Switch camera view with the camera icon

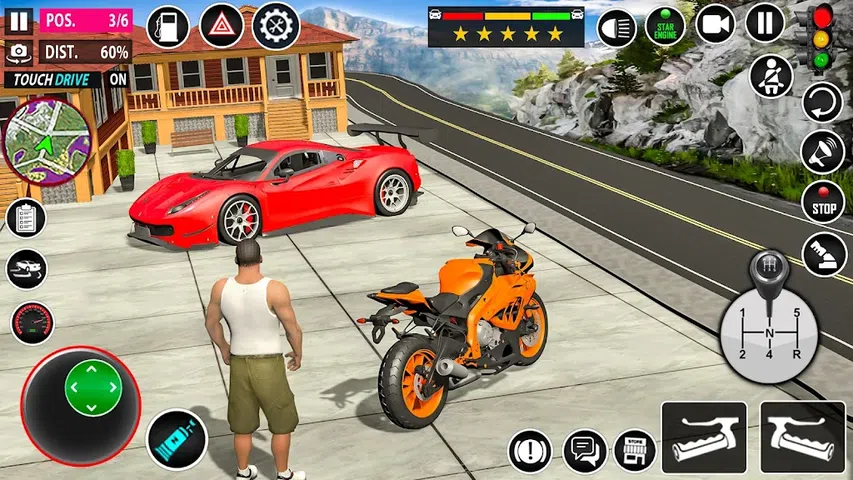coord(19,51)
